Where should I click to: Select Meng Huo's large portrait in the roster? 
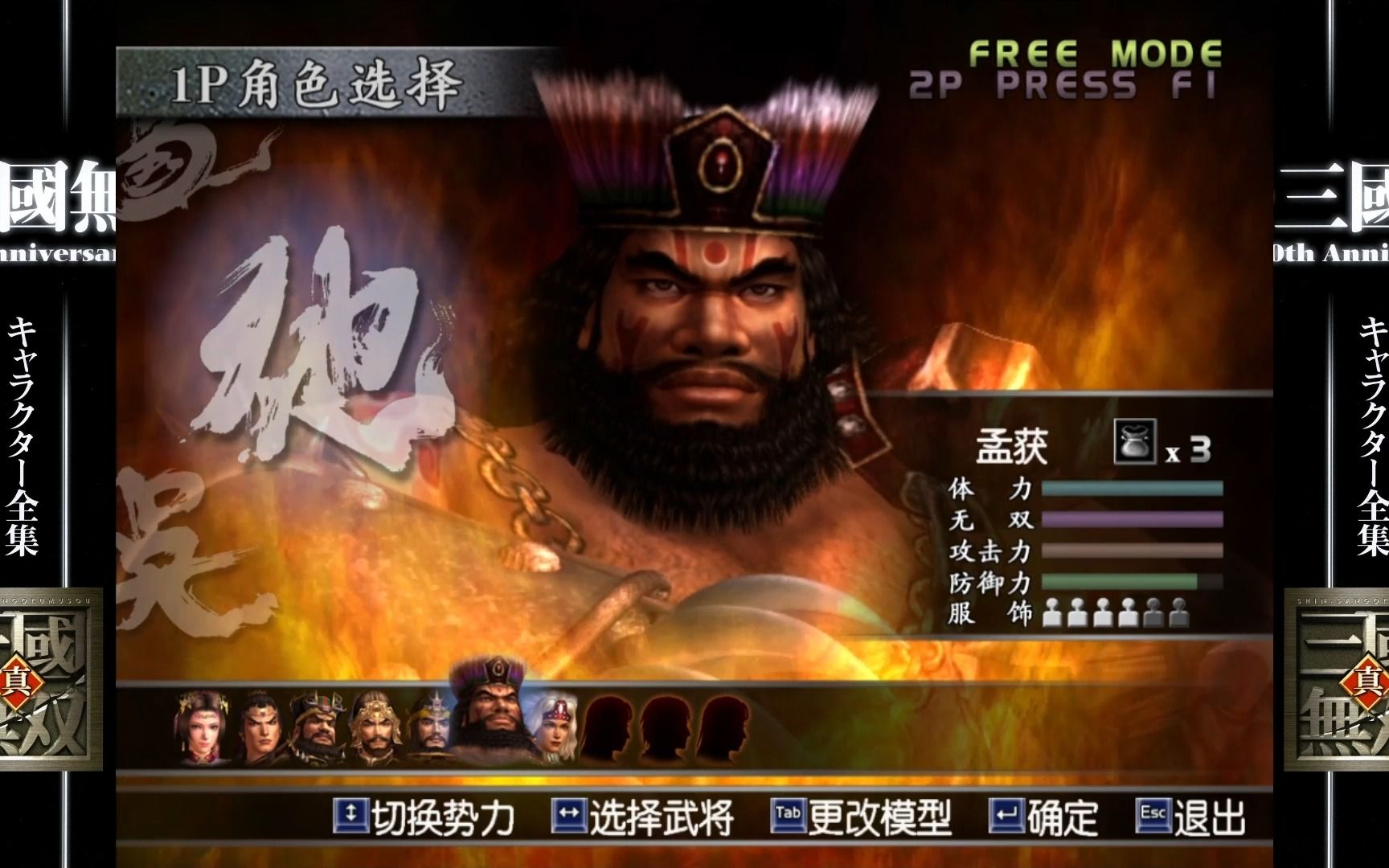494,719
